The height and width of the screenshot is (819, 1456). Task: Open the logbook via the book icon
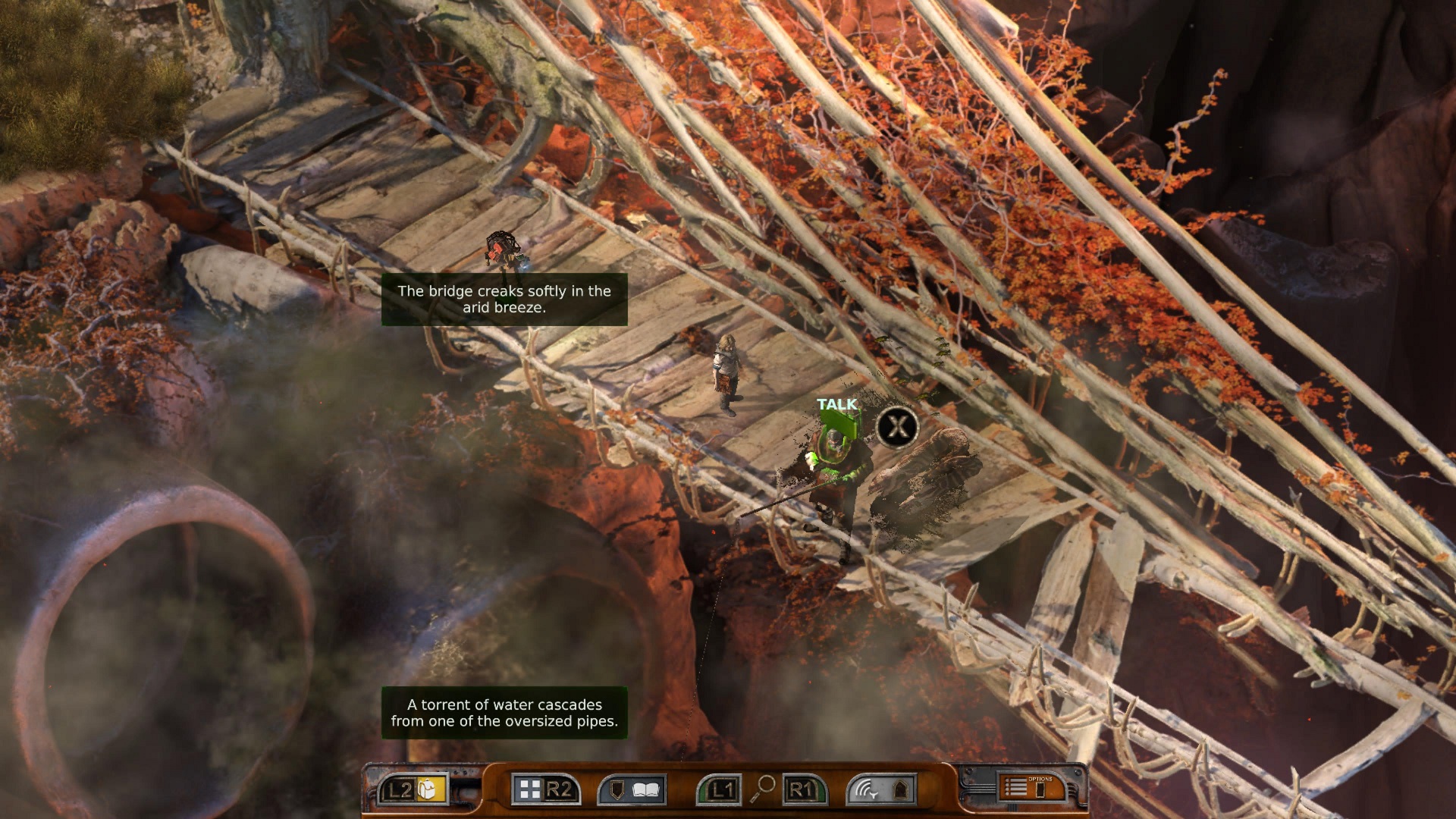pos(645,790)
